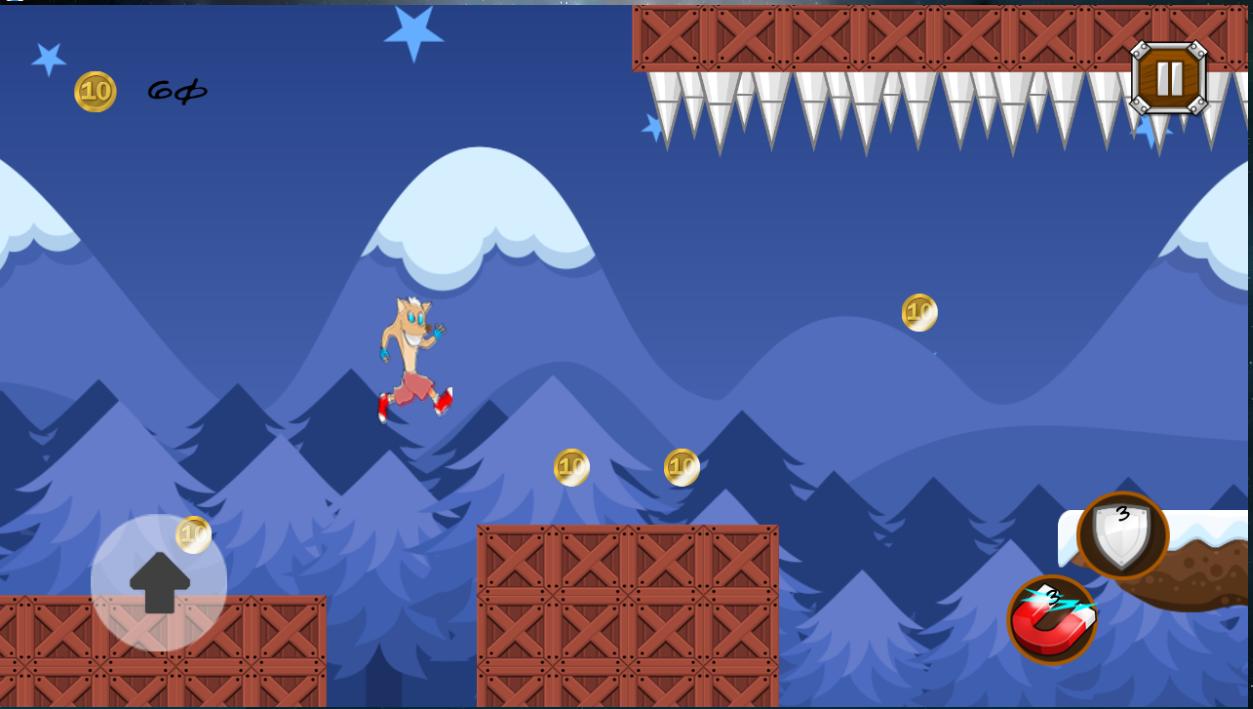Activate the shield power-up
The width and height of the screenshot is (1253, 709).
pyautogui.click(x=1122, y=535)
